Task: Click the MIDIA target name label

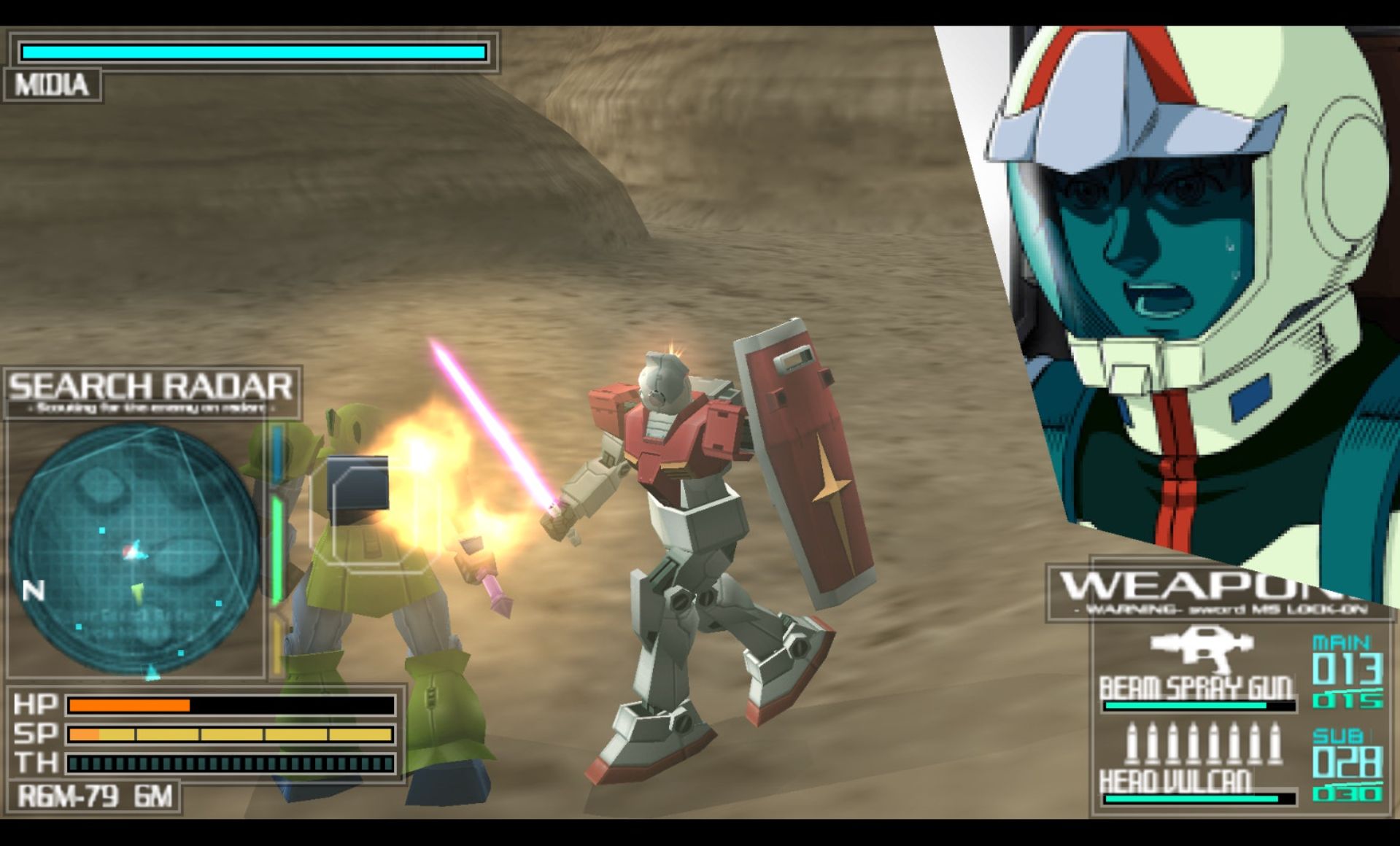Action: click(52, 85)
